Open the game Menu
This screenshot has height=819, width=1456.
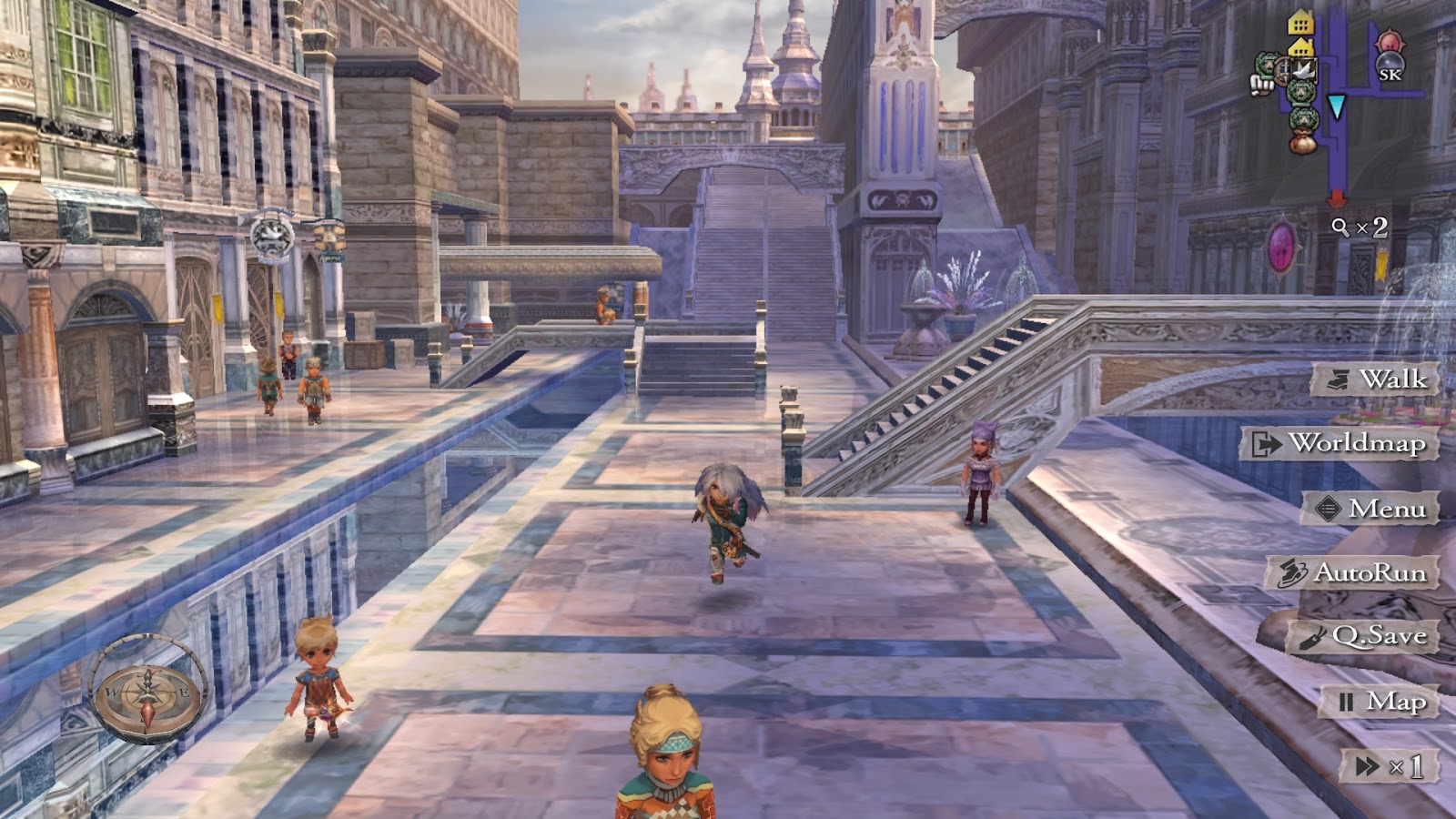pyautogui.click(x=1371, y=509)
